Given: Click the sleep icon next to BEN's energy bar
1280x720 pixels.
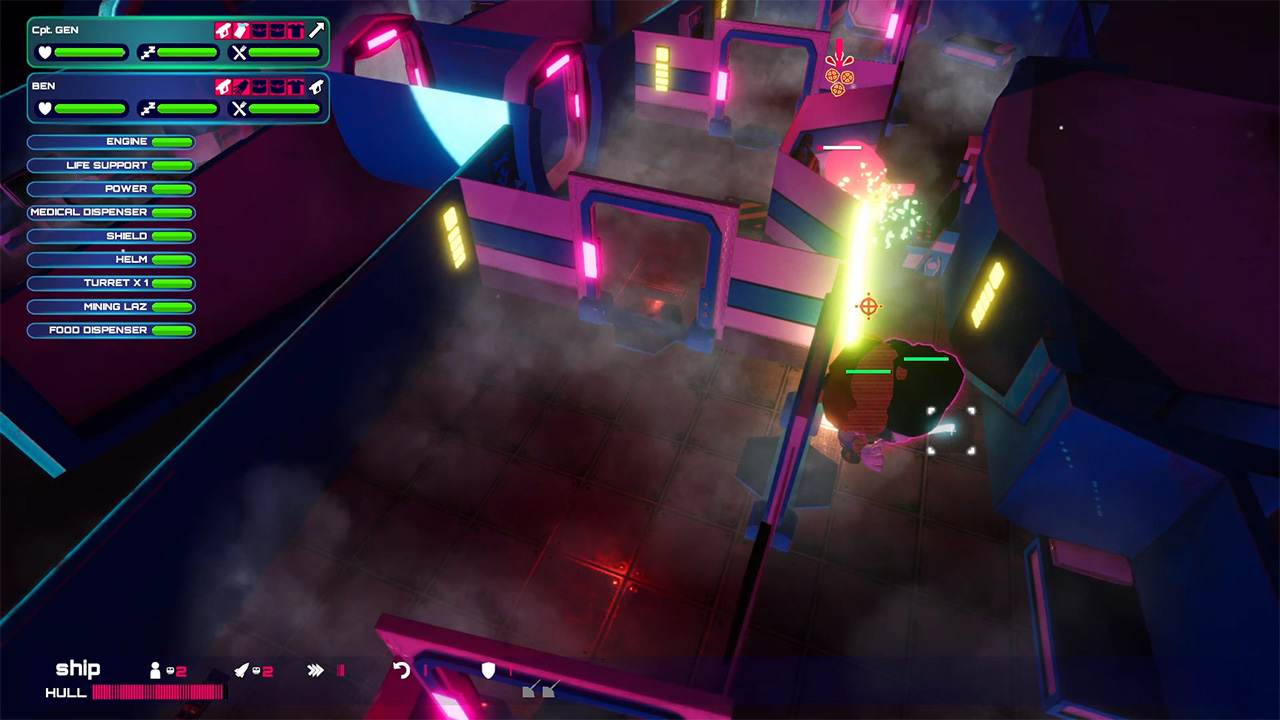Looking at the screenshot, I should (x=148, y=108).
